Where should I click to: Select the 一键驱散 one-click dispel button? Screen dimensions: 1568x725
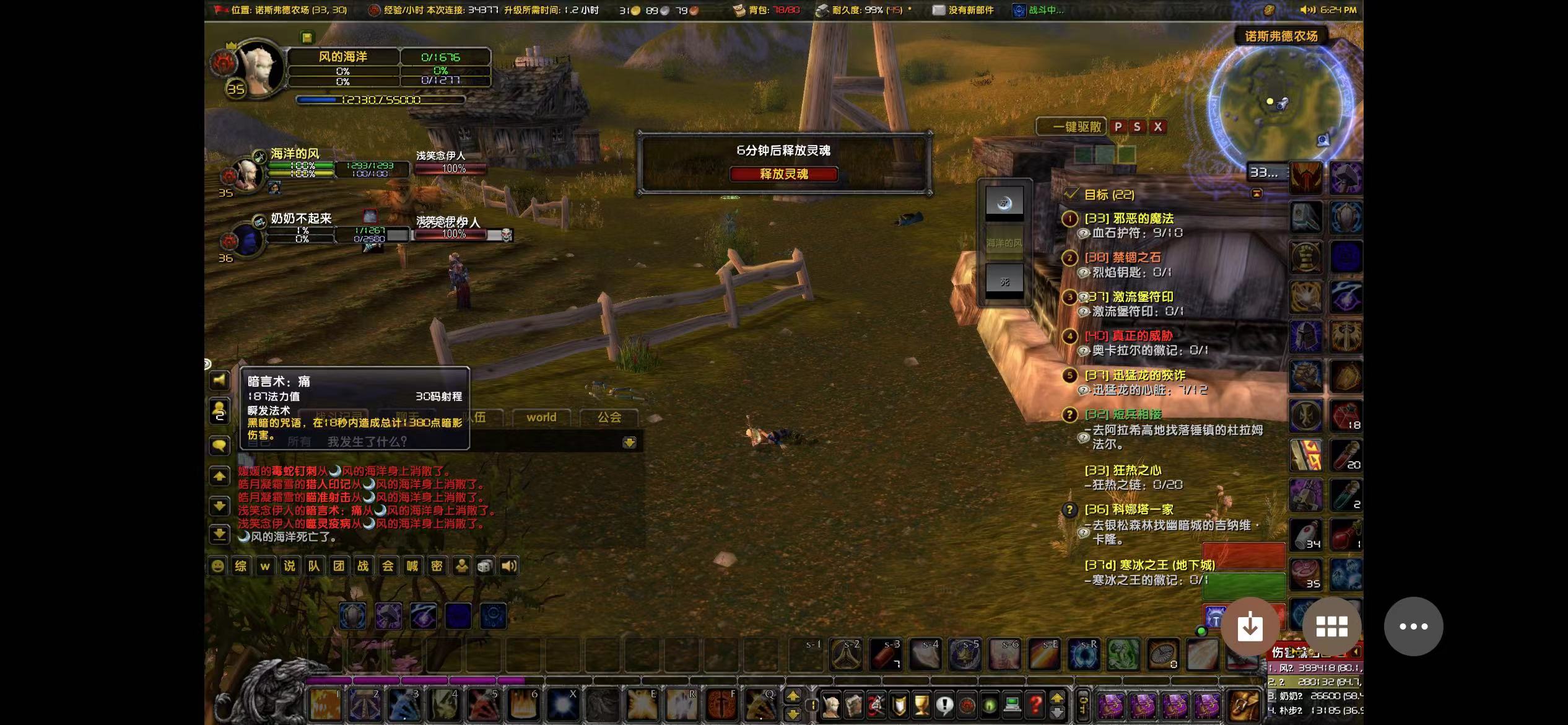point(1071,127)
